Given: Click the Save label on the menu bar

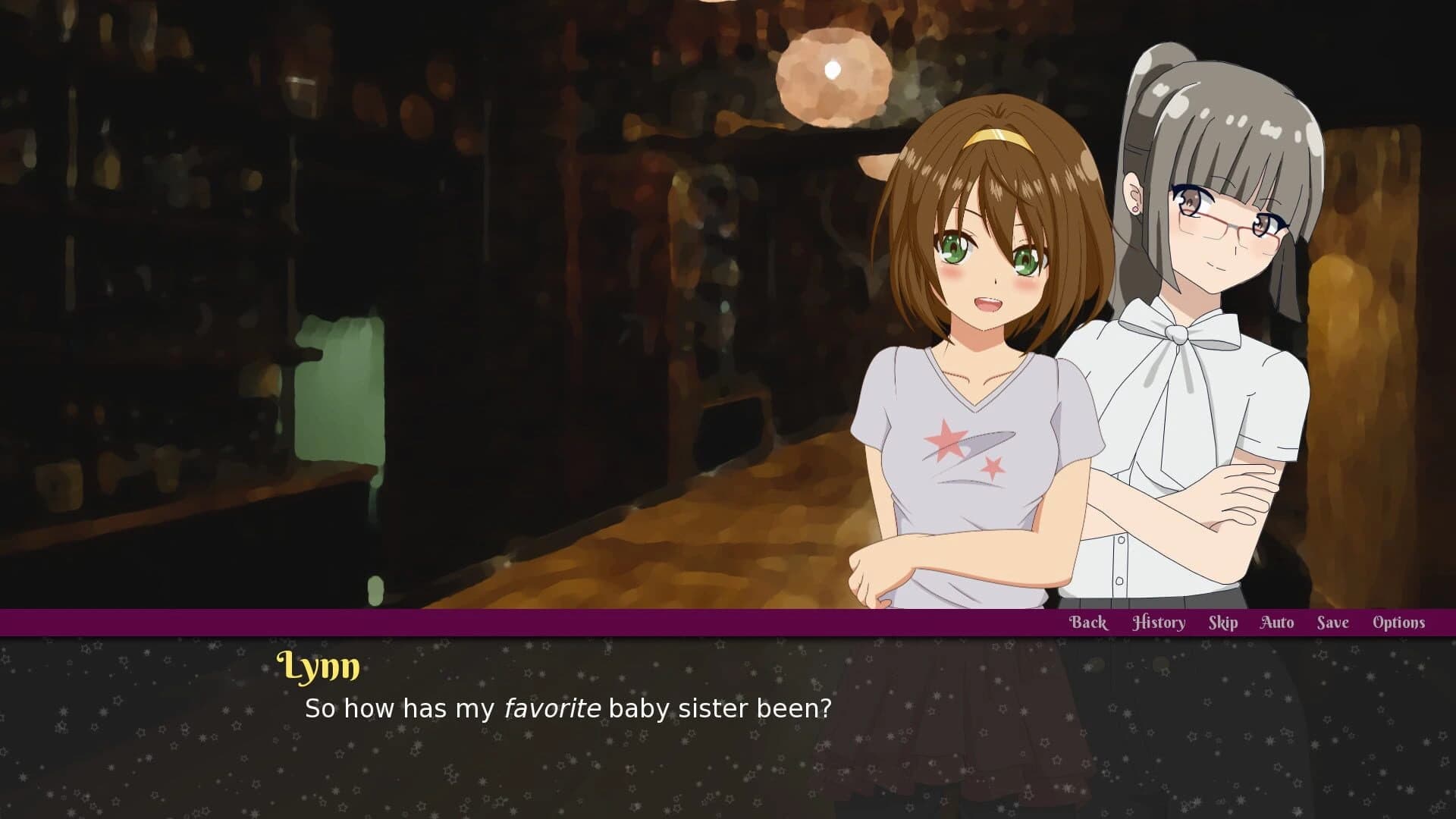Looking at the screenshot, I should 1332,622.
